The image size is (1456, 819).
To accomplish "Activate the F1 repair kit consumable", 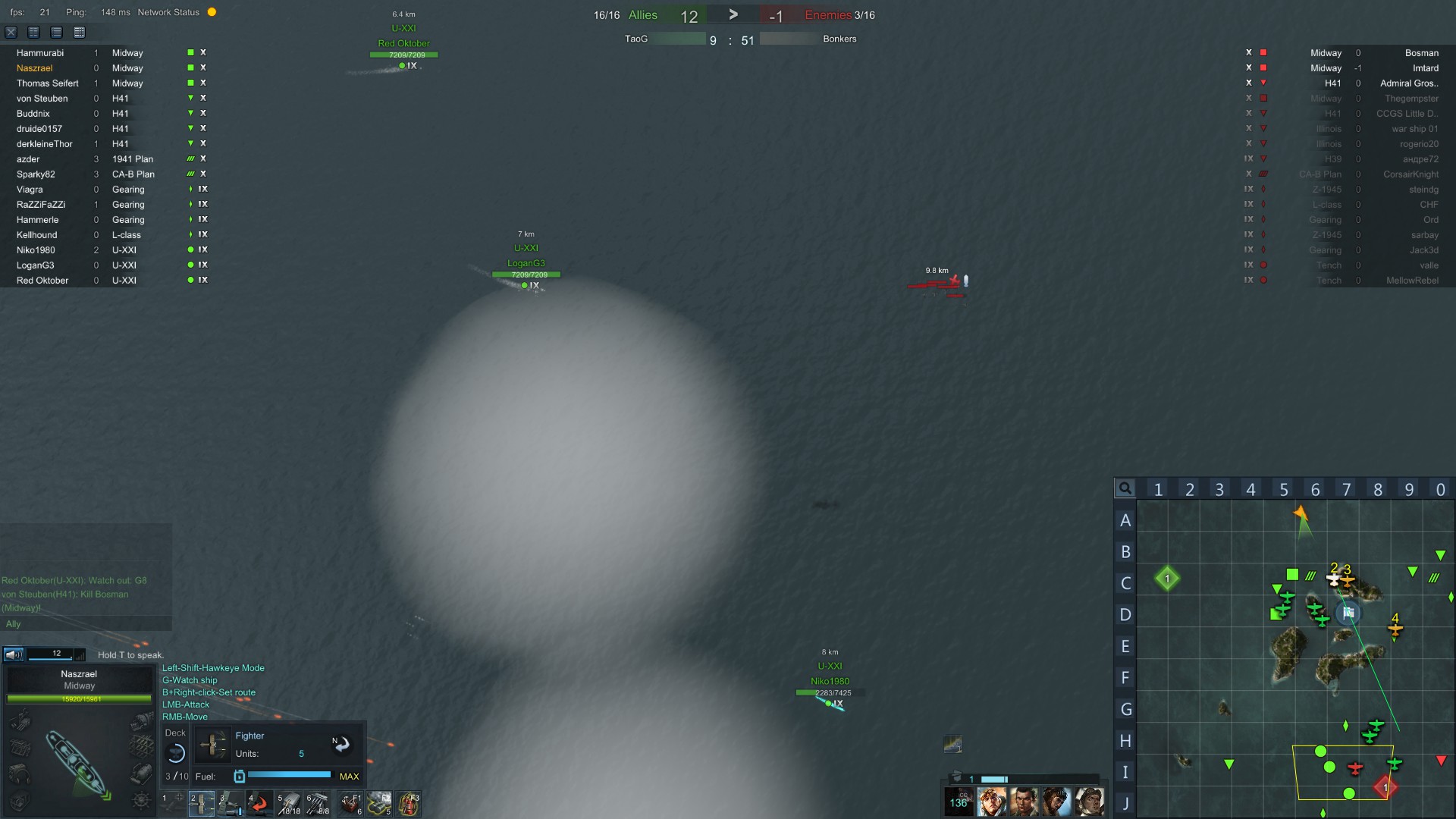I will 350,803.
